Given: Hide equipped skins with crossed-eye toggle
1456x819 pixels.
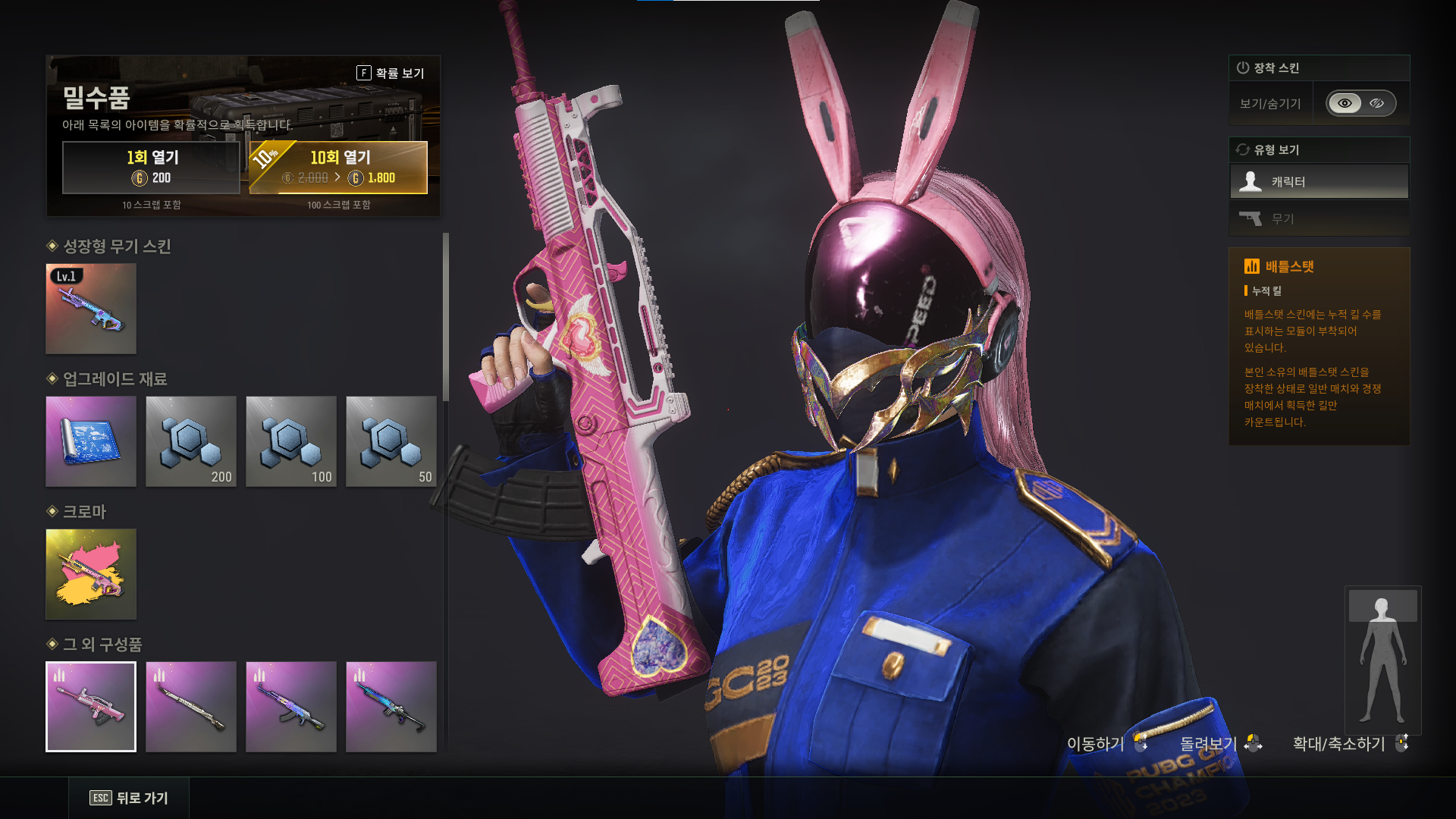Looking at the screenshot, I should click(1377, 103).
